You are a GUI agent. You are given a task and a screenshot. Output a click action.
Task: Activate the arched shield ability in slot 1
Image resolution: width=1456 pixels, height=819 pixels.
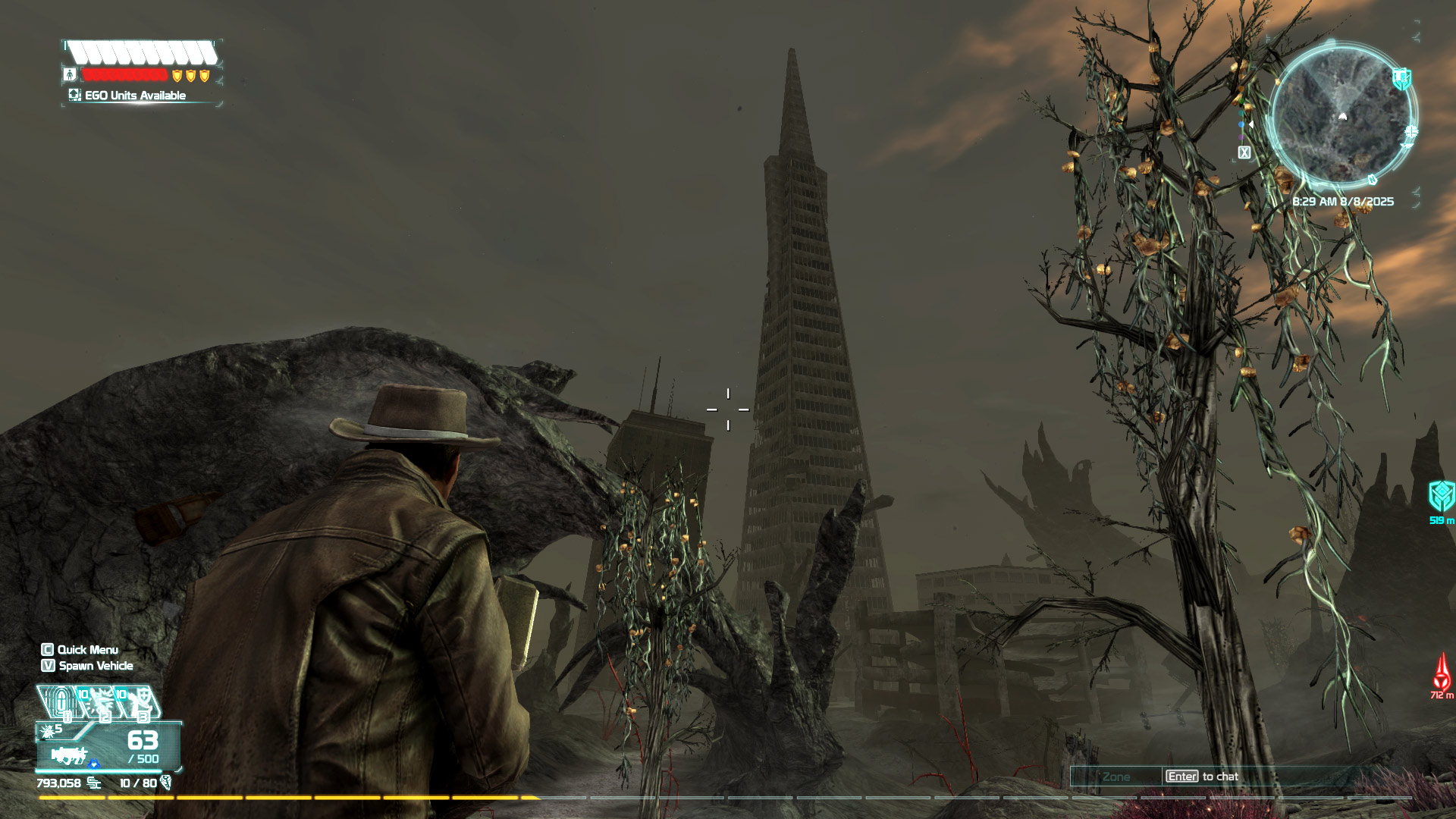click(59, 702)
